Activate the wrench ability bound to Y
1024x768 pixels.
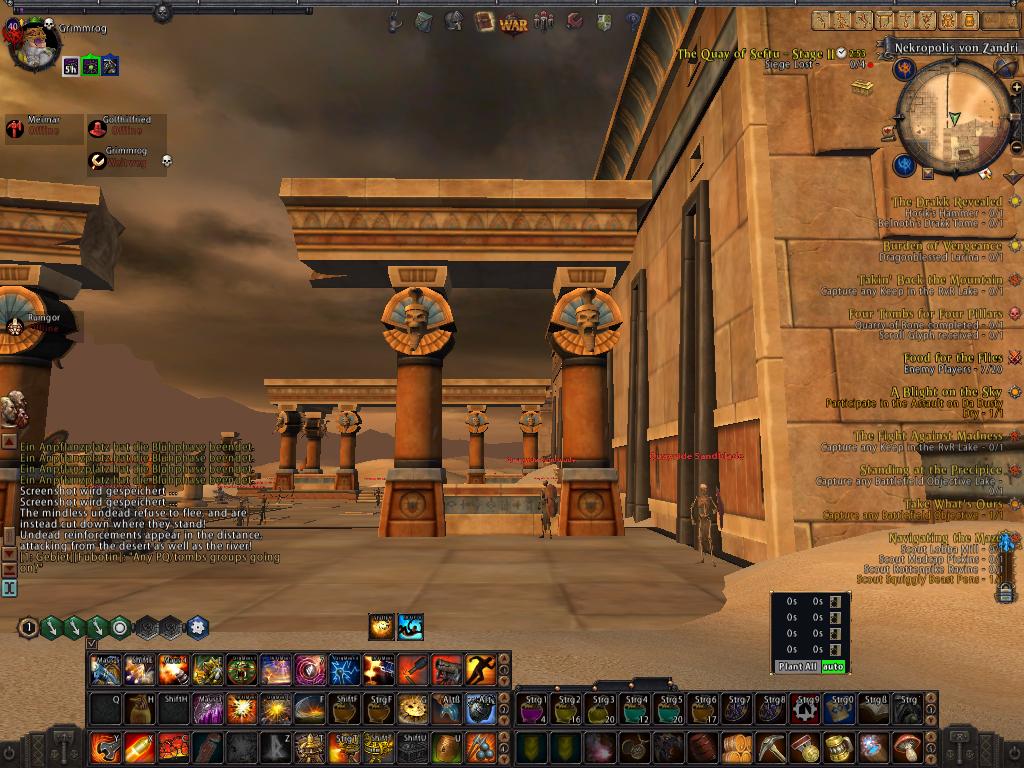pos(106,747)
